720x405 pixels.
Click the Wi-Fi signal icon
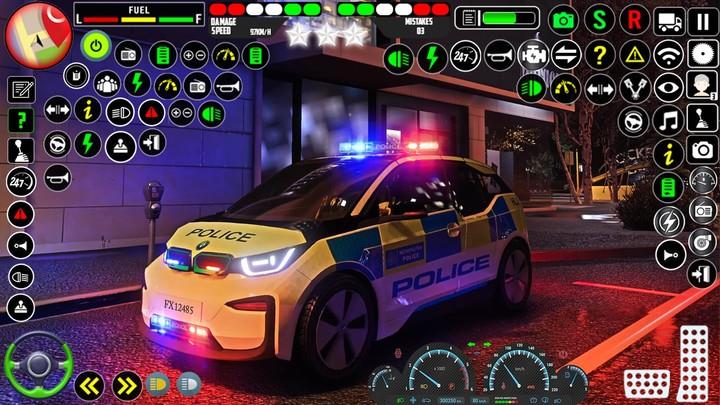[x=667, y=53]
